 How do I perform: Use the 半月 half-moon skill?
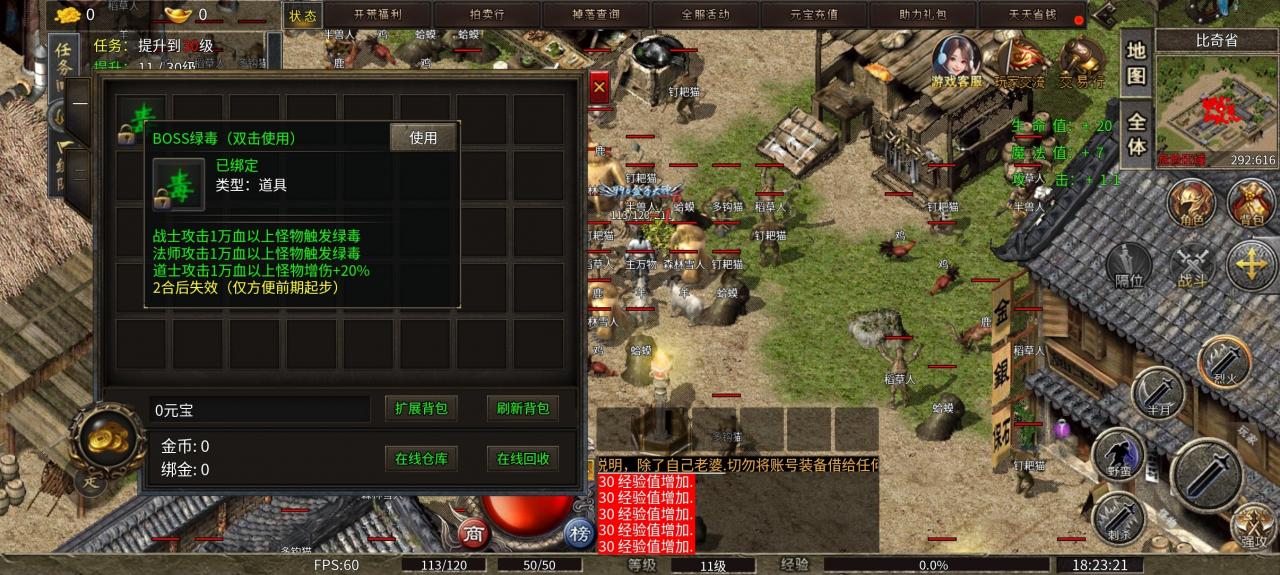[x=1157, y=392]
